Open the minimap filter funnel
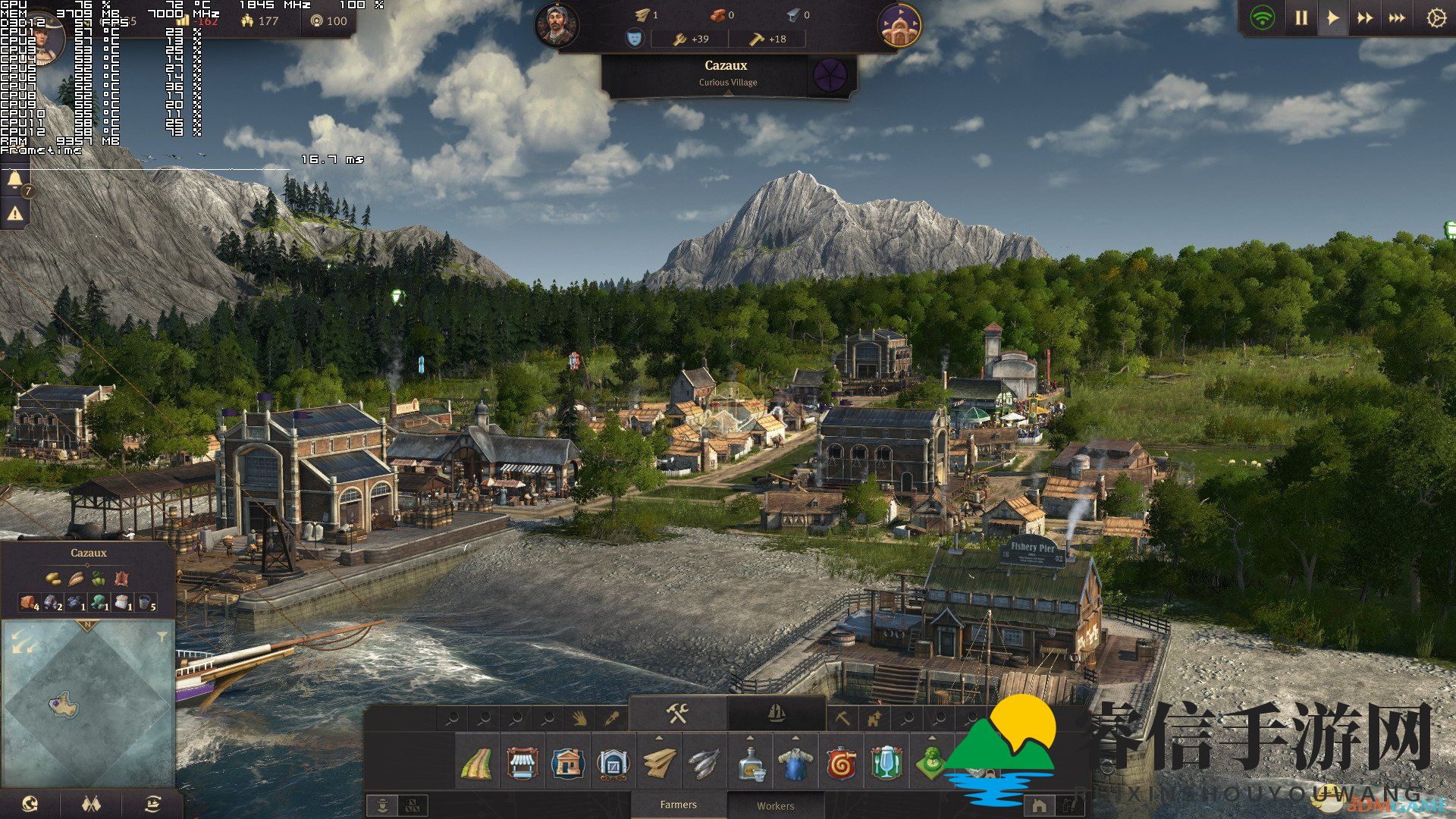This screenshot has width=1456, height=819. (162, 638)
